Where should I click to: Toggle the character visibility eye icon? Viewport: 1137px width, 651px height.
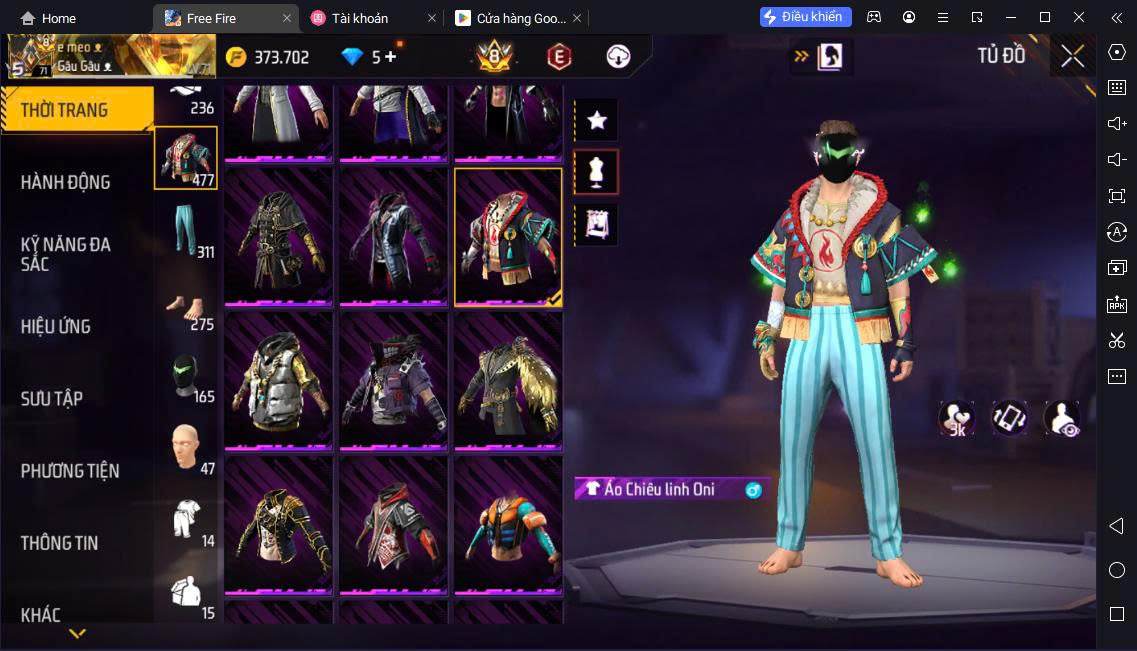click(1062, 418)
